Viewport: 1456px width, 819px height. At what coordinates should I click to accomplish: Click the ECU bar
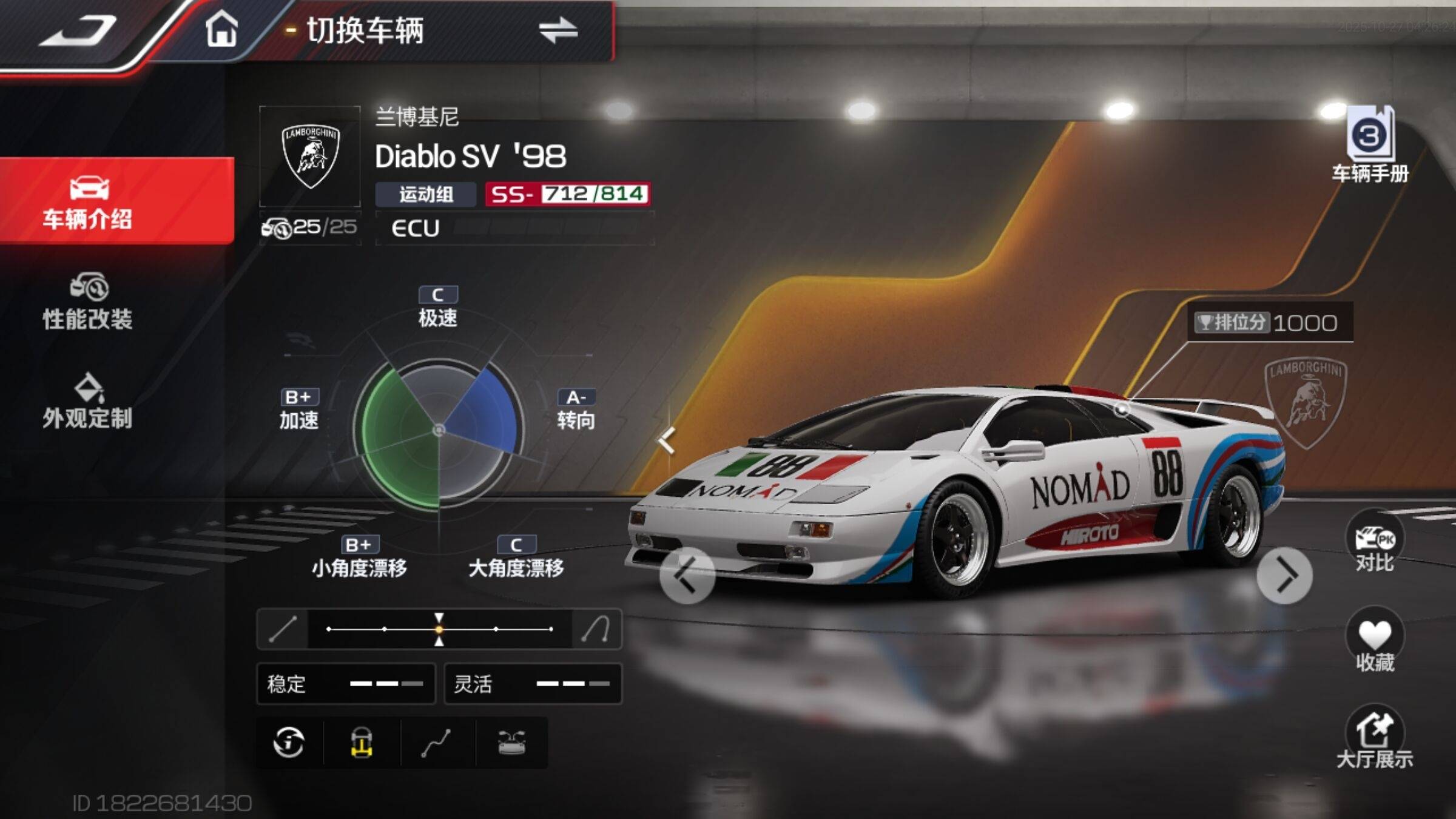516,228
